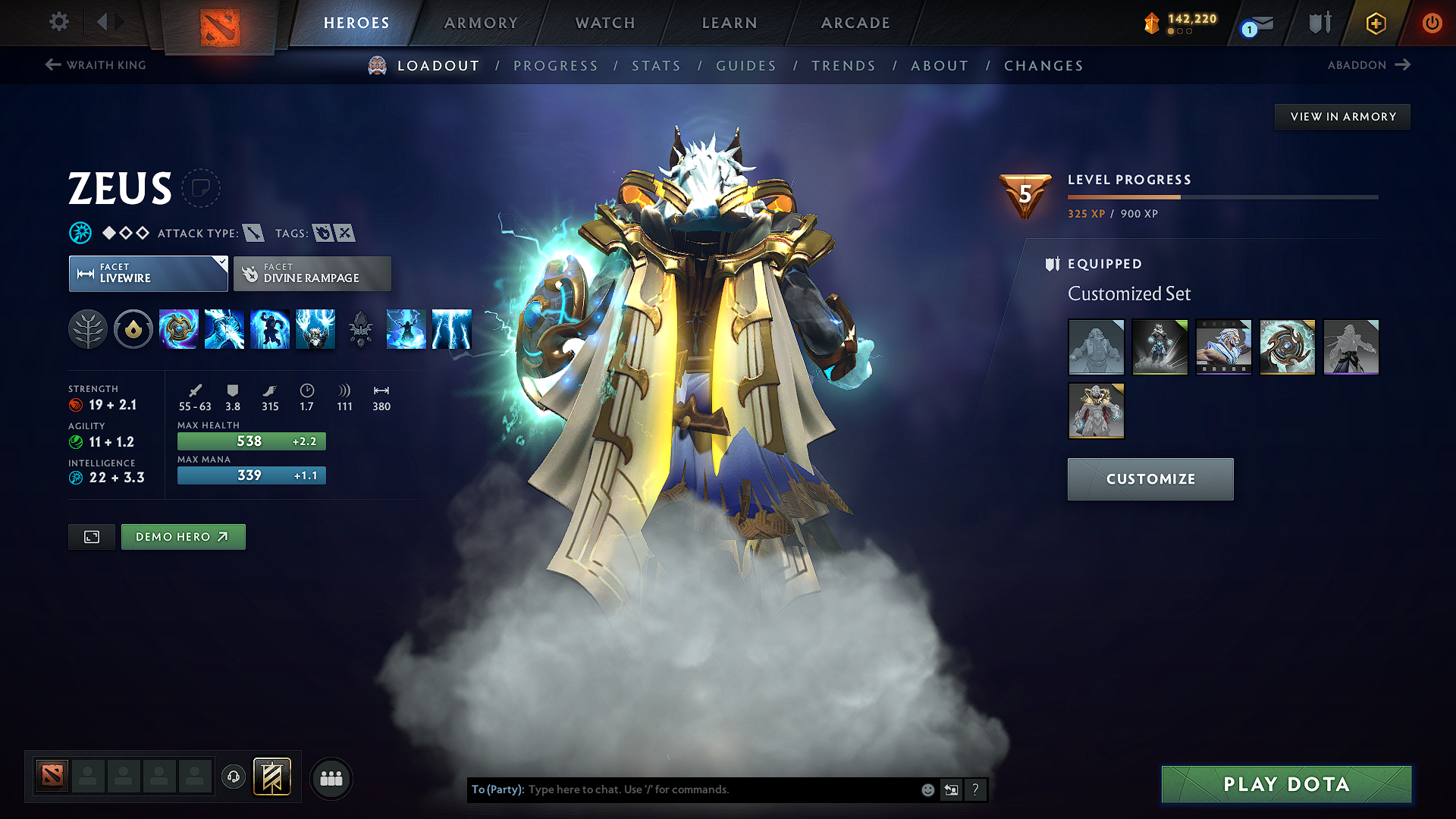This screenshot has width=1456, height=819.
Task: Switch to the STATS tab
Action: 656,66
